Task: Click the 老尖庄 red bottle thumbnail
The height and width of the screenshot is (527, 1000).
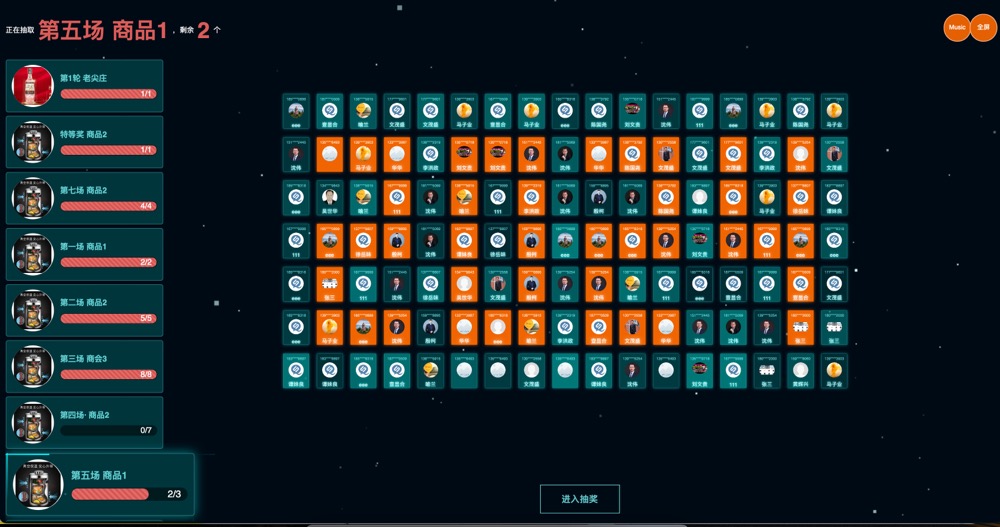Action: [x=32, y=86]
